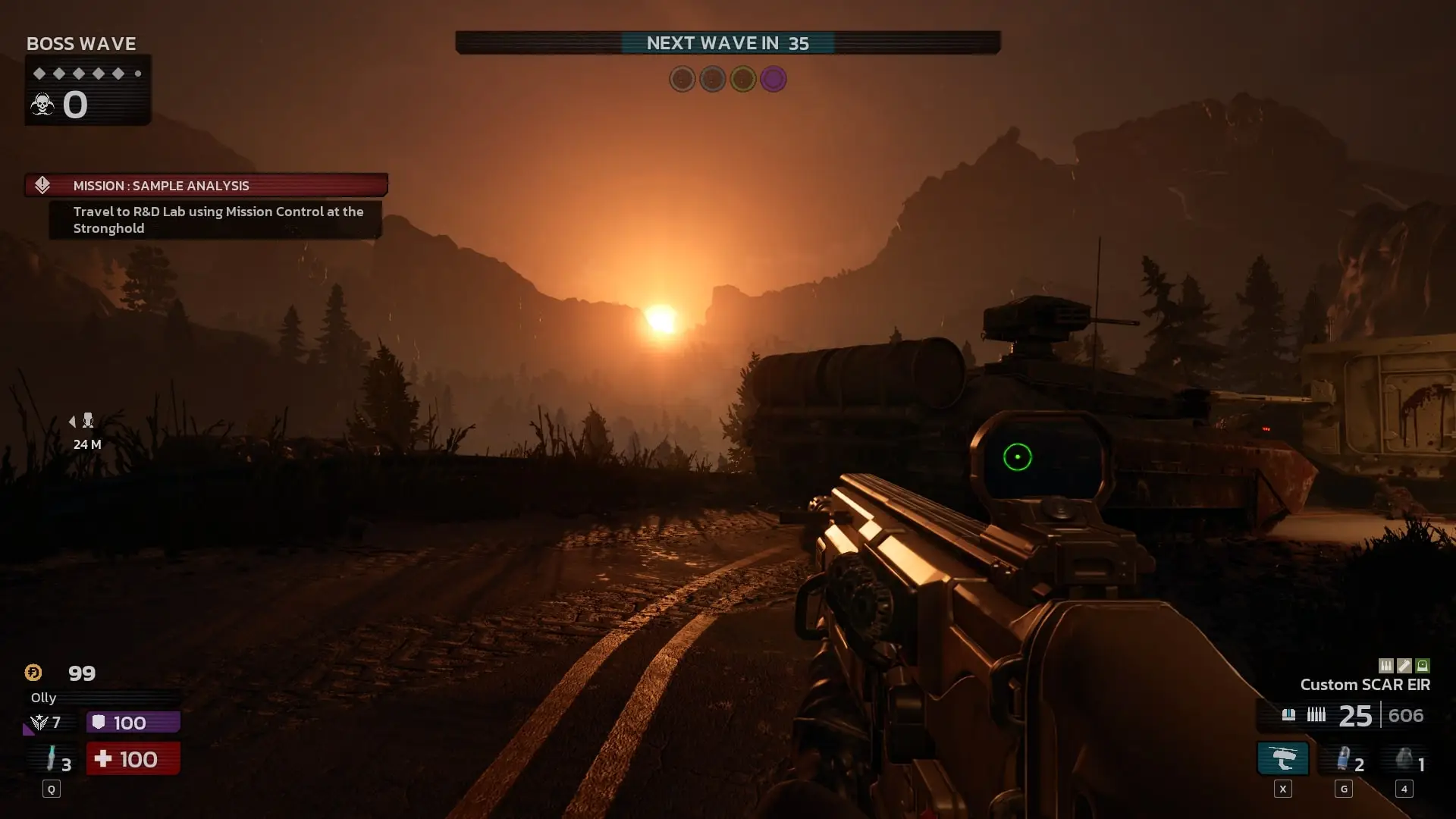Click the winged rank level badge

tap(39, 723)
